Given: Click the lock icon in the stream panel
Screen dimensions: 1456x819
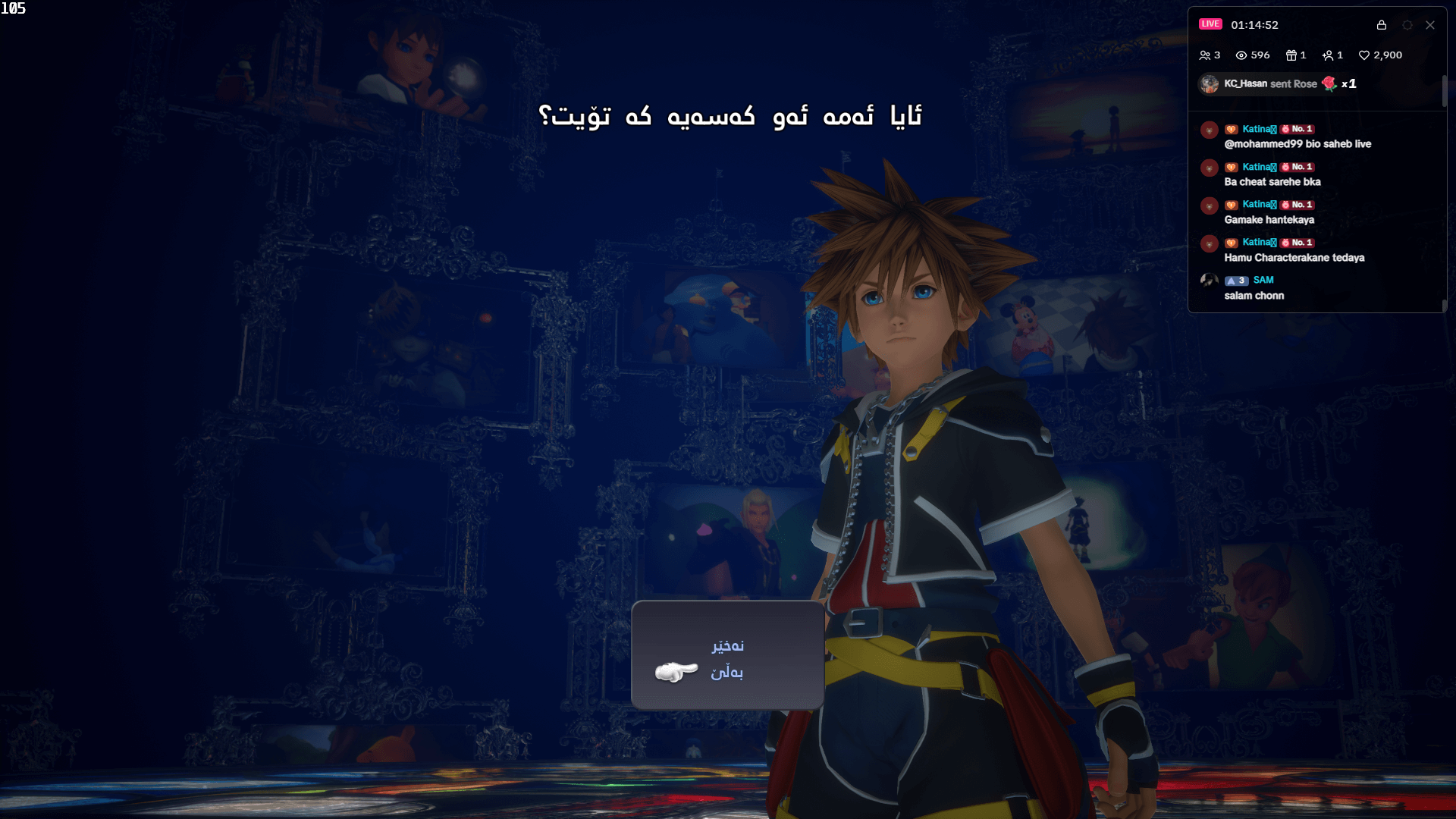Looking at the screenshot, I should point(1381,25).
